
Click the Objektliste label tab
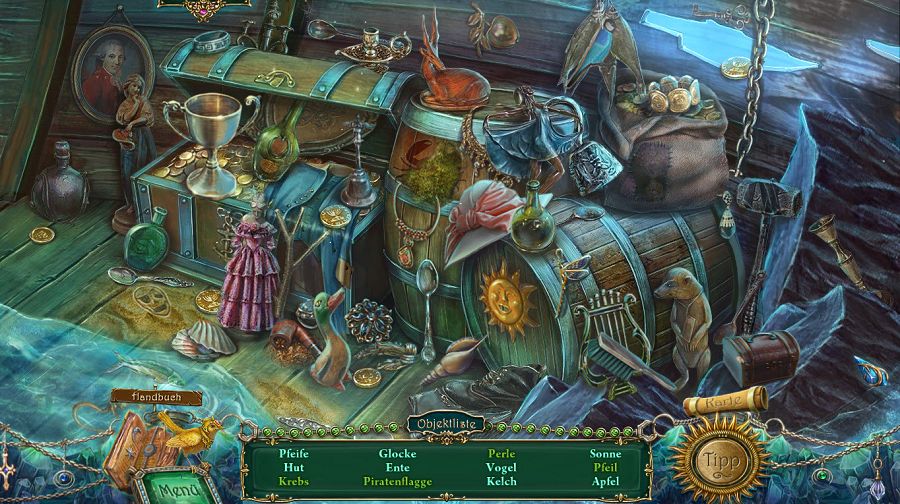click(445, 424)
